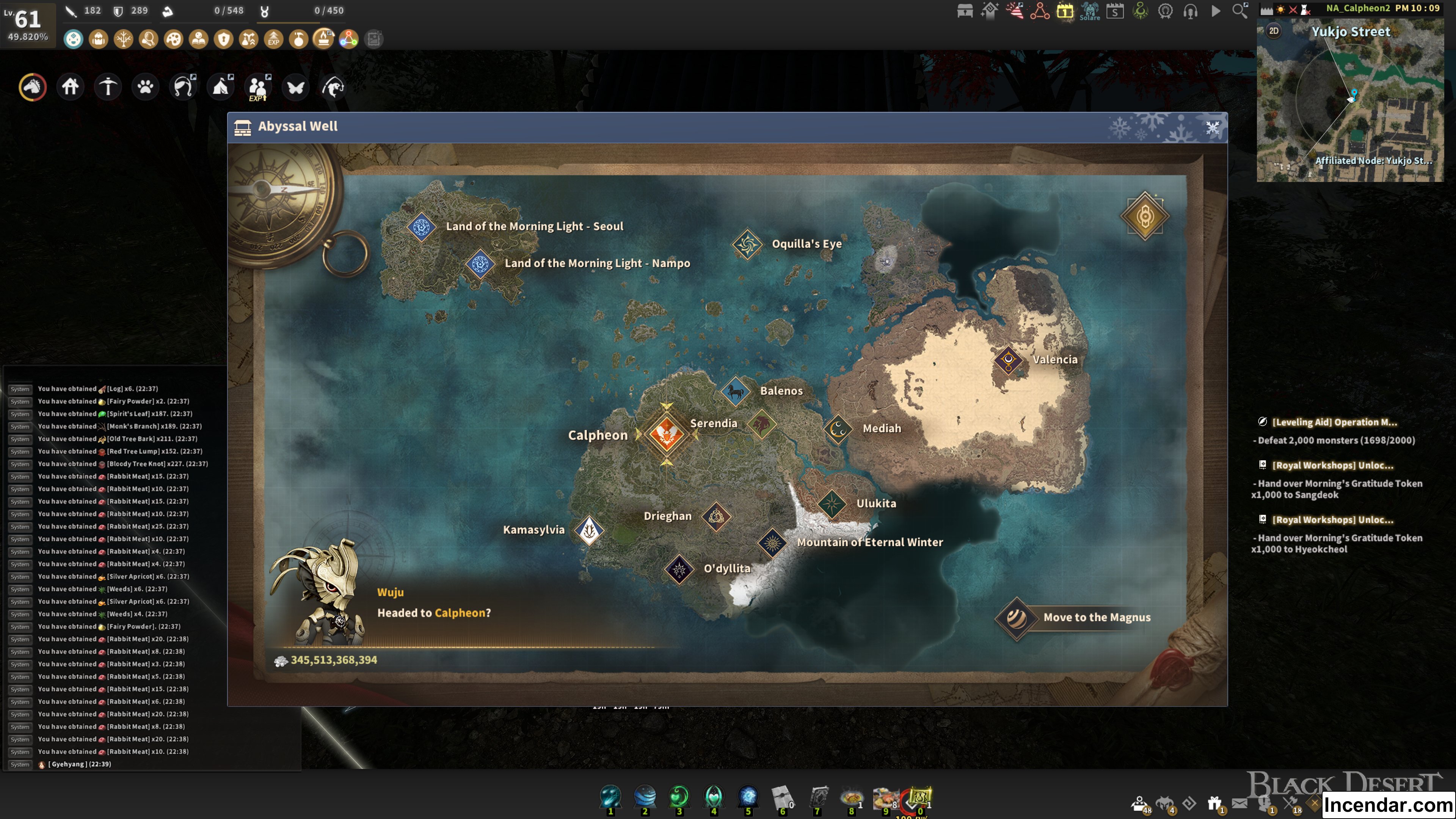This screenshot has height=819, width=1456.
Task: Toggle the minimap 2D view button
Action: (1274, 31)
